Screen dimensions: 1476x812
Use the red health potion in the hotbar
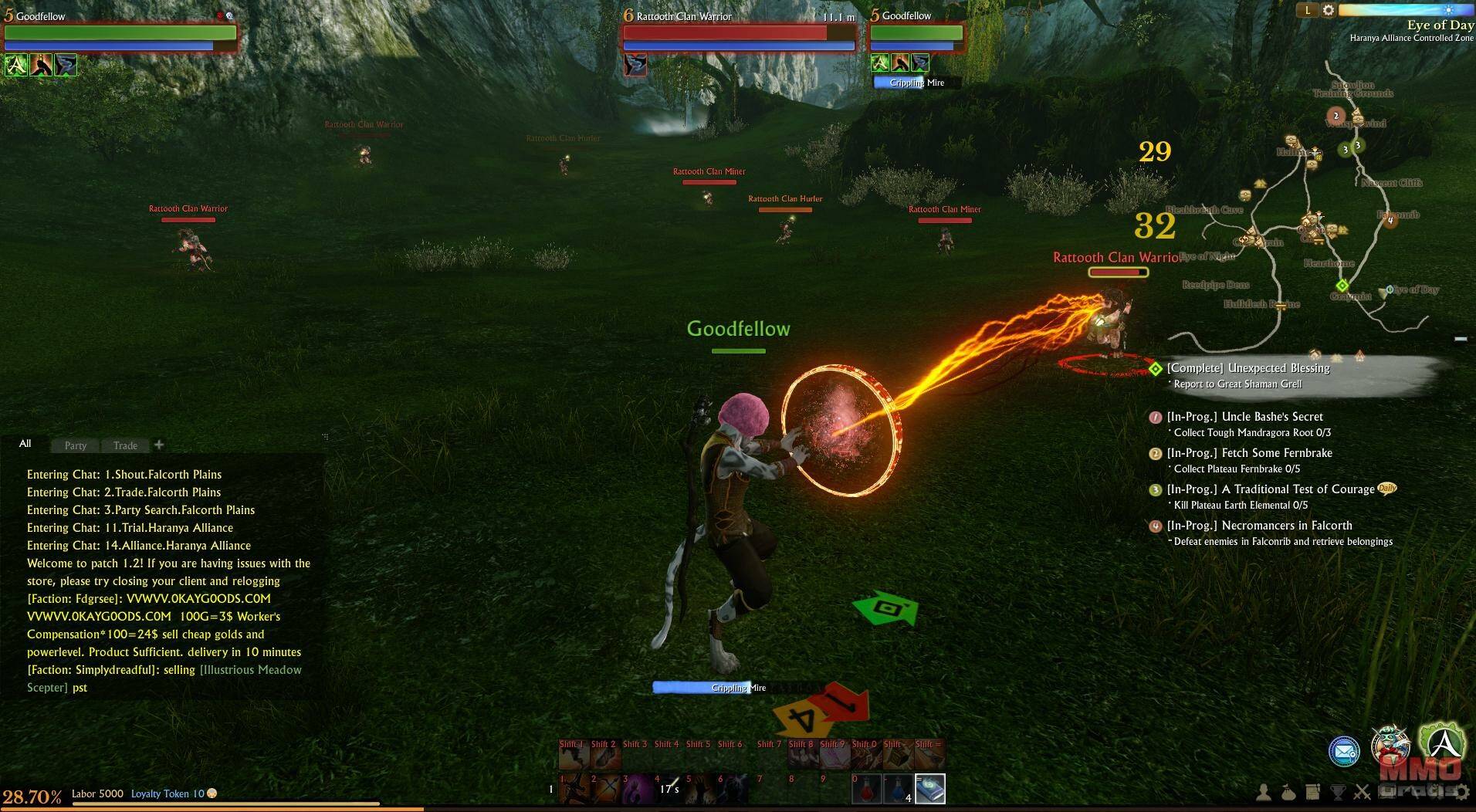click(x=865, y=789)
